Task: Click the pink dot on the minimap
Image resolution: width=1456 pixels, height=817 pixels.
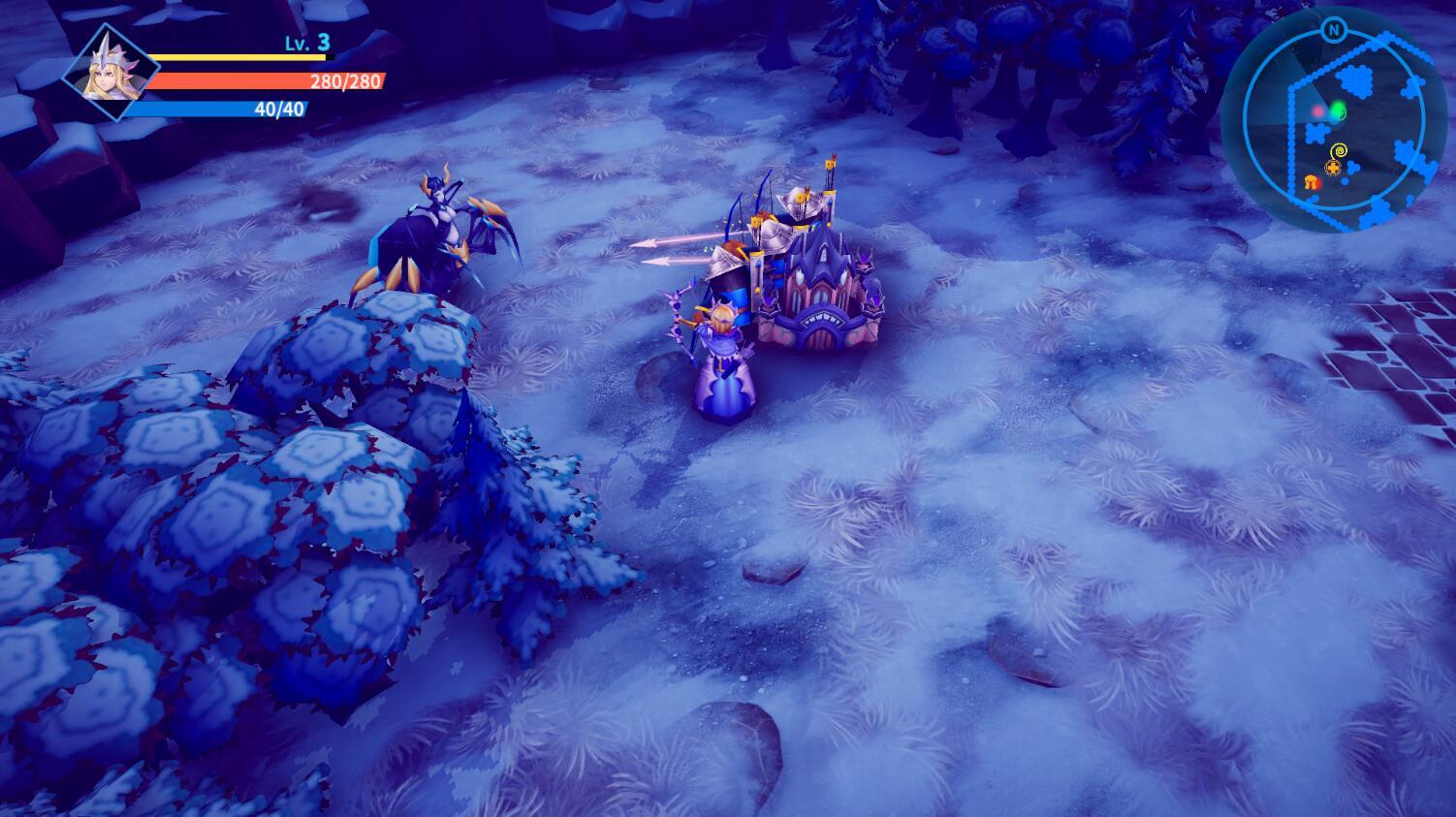Action: click(1317, 112)
